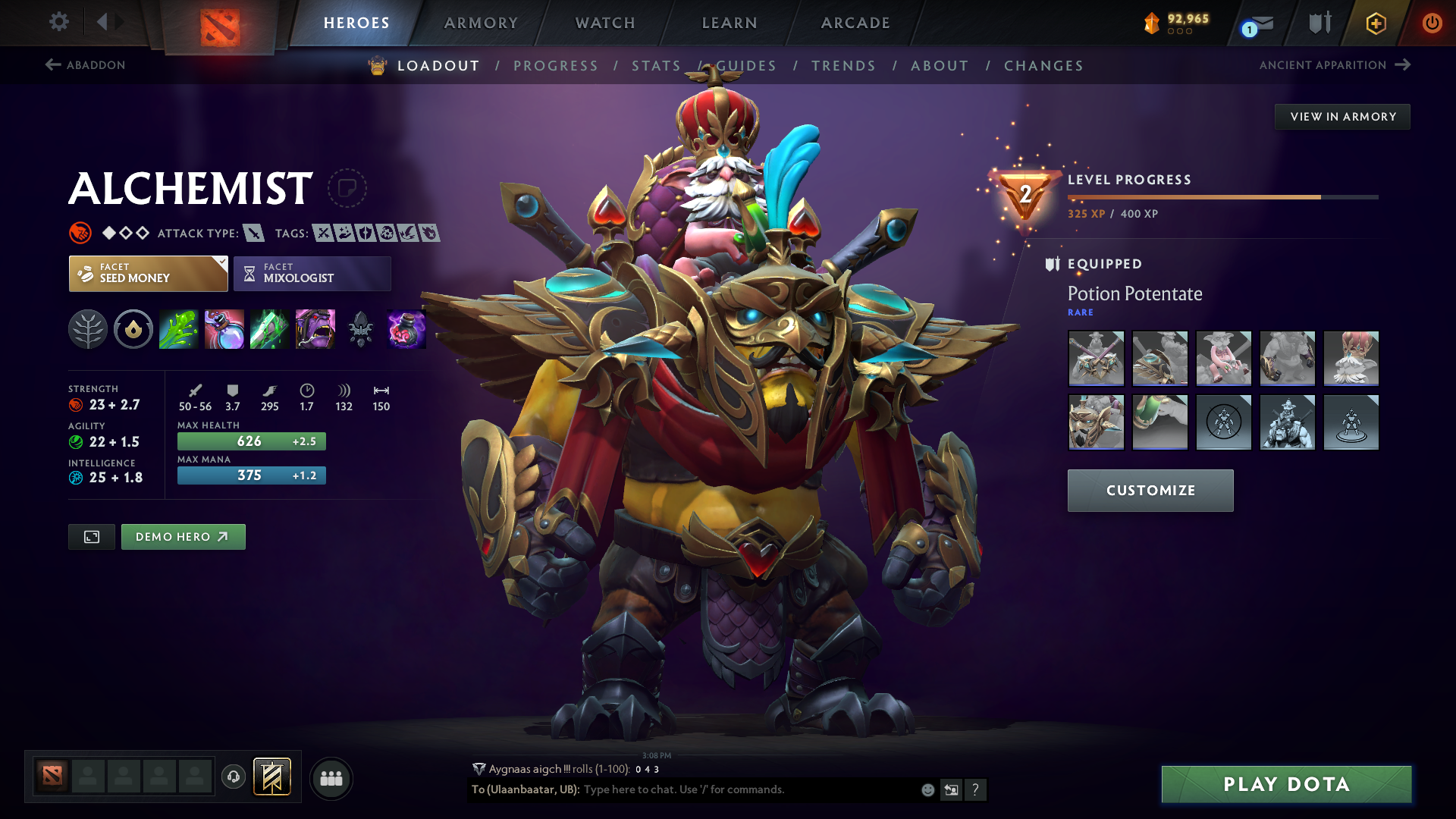This screenshot has height=819, width=1456.
Task: Toggle the attack type melee indicator
Action: point(253,233)
